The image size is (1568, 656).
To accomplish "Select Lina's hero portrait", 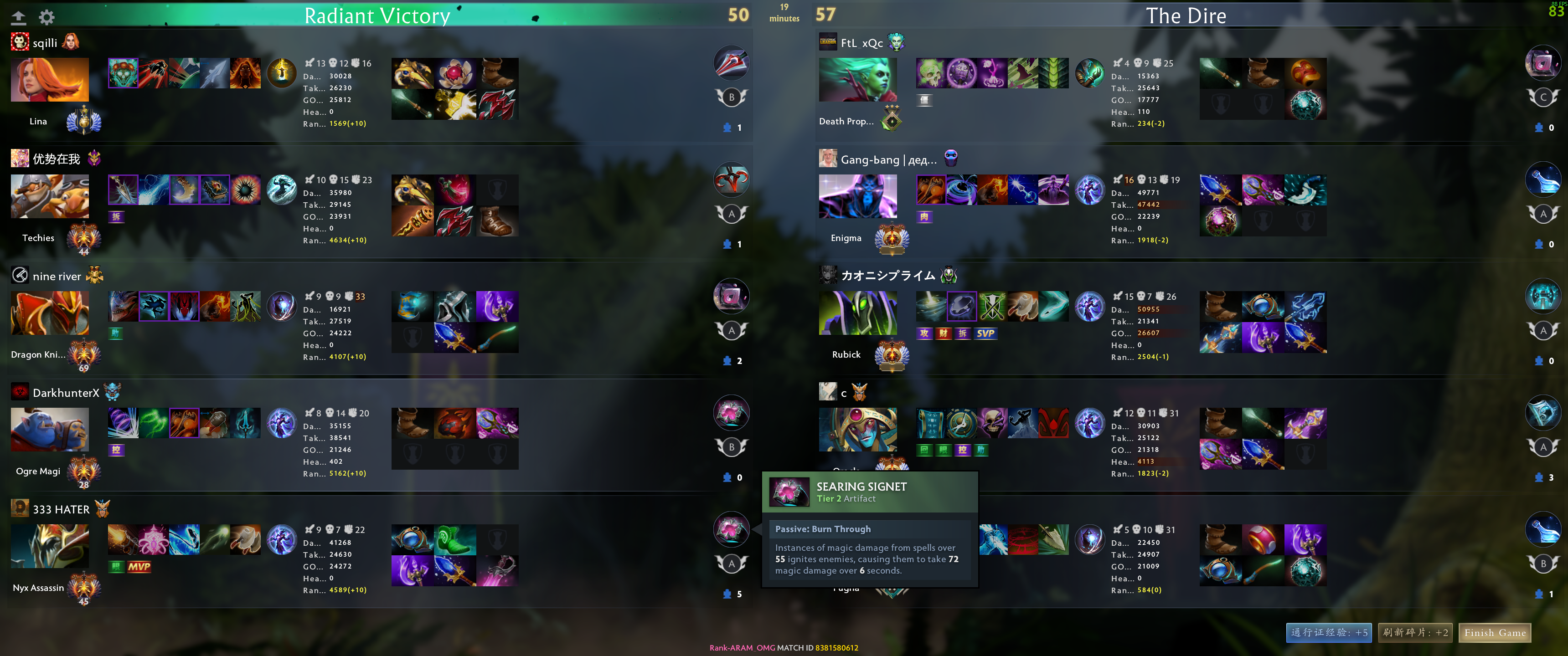I will tap(49, 80).
